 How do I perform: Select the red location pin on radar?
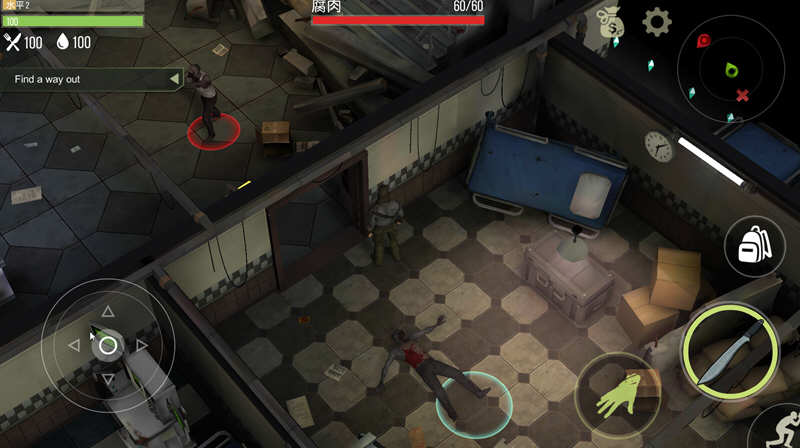tap(704, 42)
